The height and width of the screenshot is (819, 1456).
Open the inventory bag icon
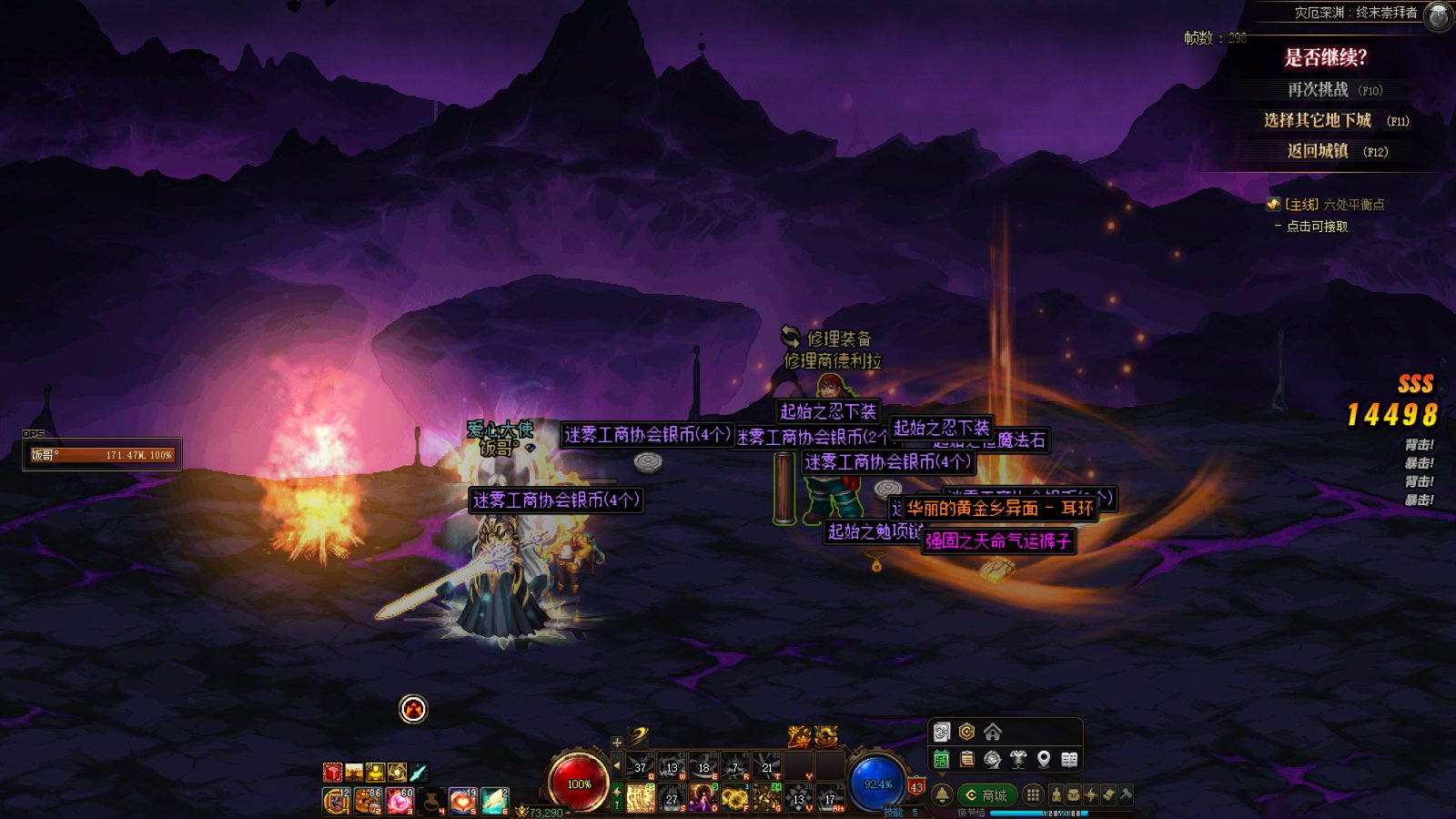click(x=1074, y=794)
